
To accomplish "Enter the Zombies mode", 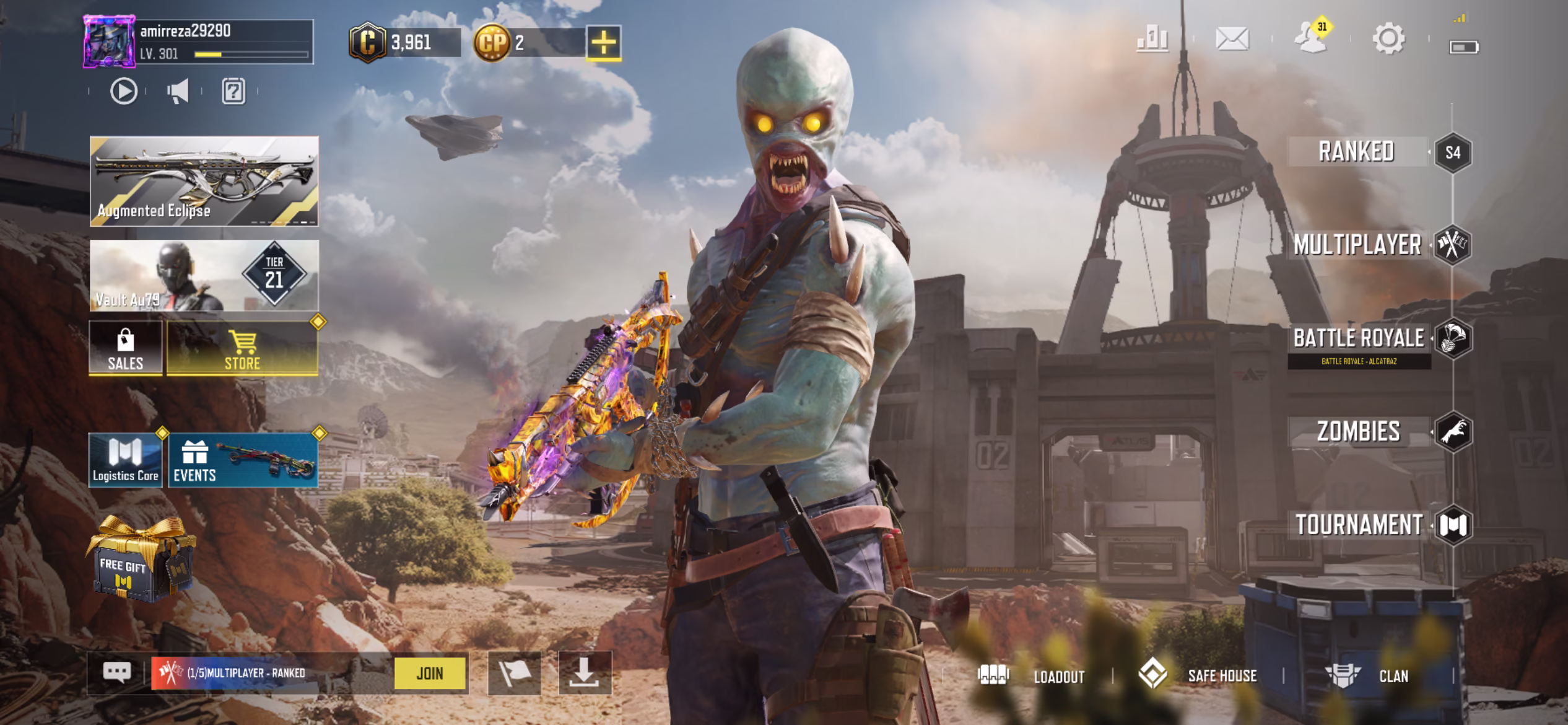I will (1359, 431).
